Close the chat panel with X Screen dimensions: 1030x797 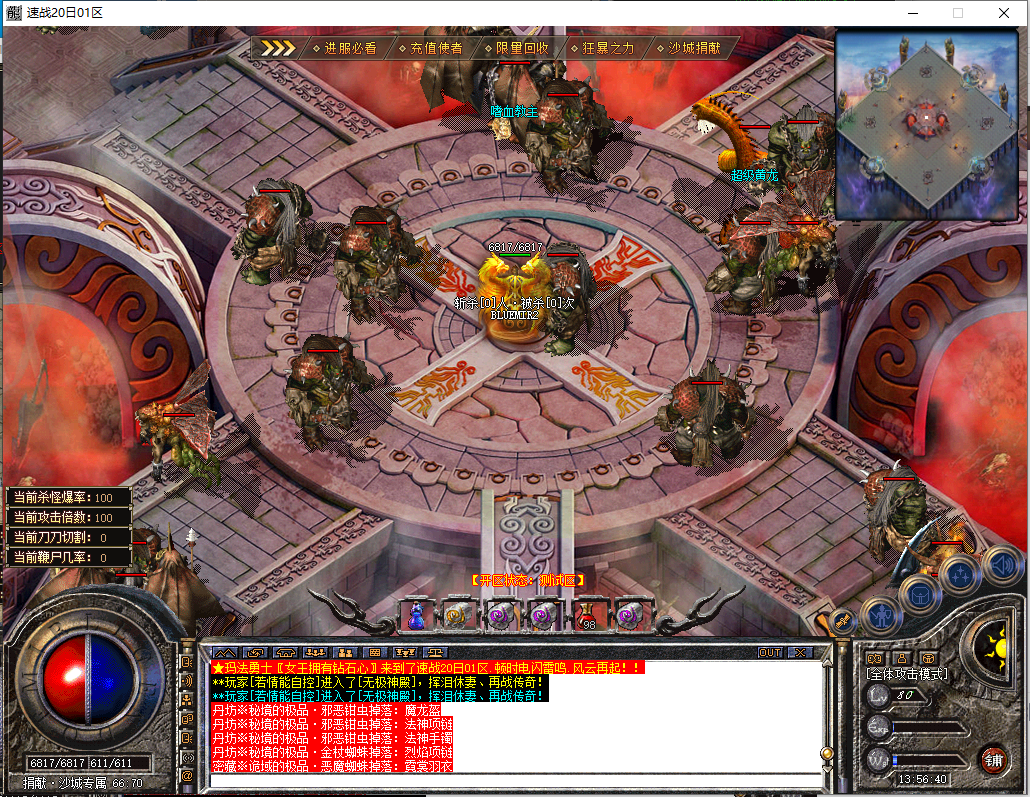799,652
